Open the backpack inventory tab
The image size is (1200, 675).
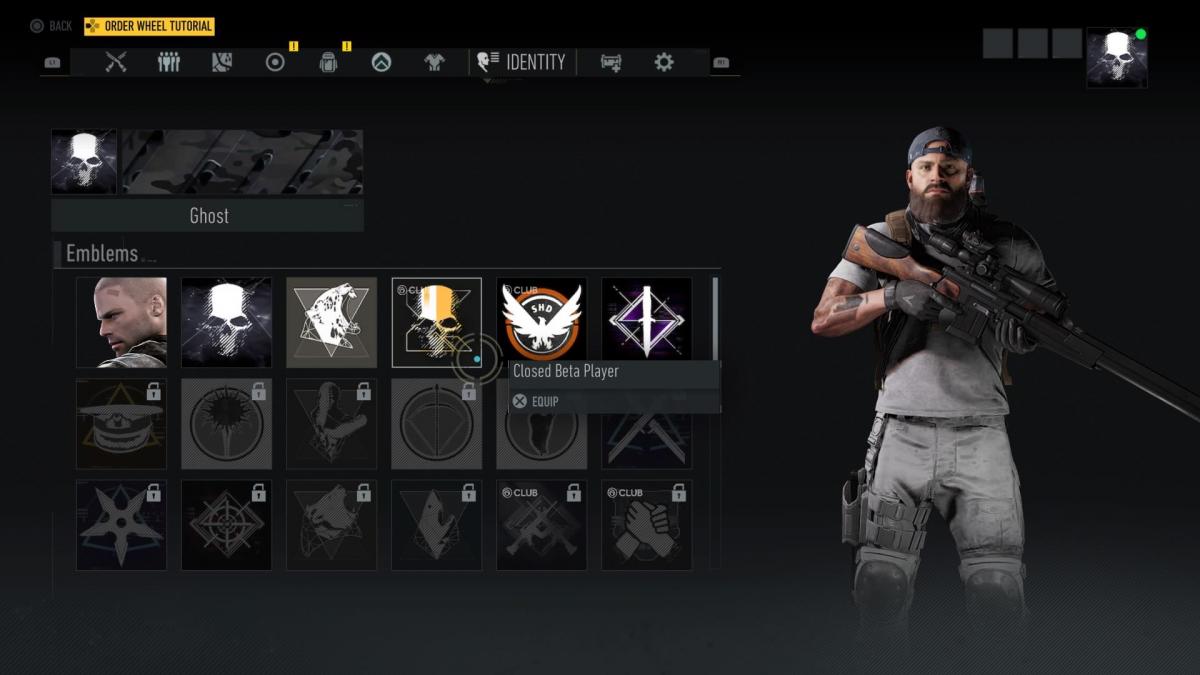pos(327,62)
